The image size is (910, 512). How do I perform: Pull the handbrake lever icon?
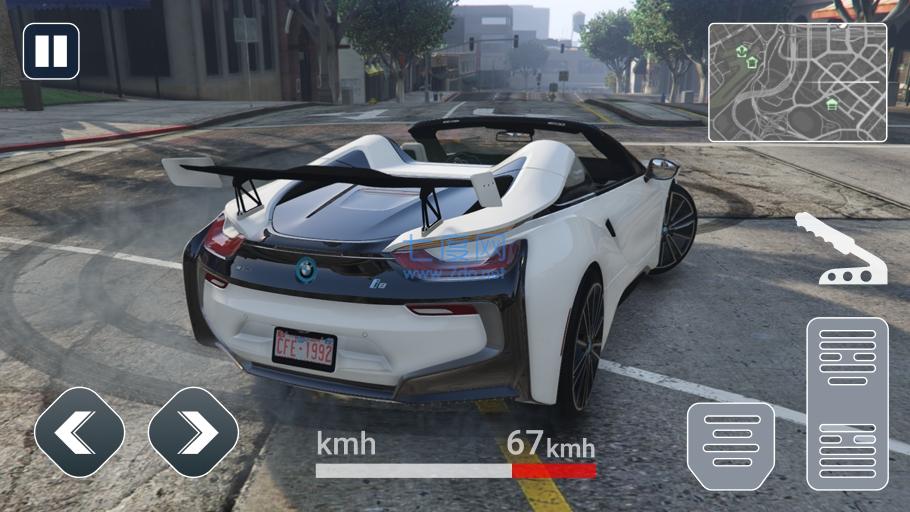tap(841, 250)
